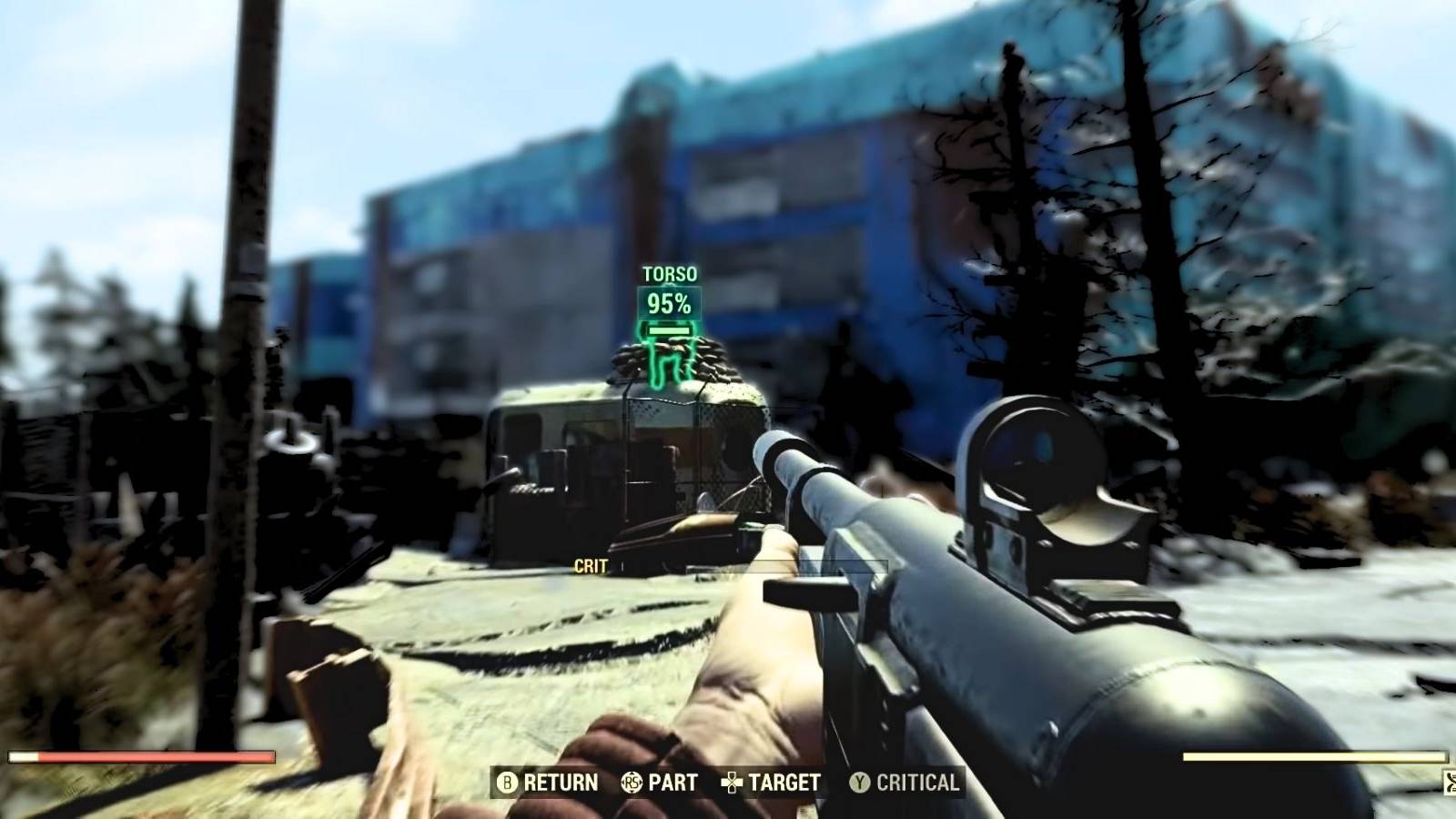Click the enemy marker icon at bottom right corner
Viewport: 1456px width, 819px height.
click(1446, 781)
